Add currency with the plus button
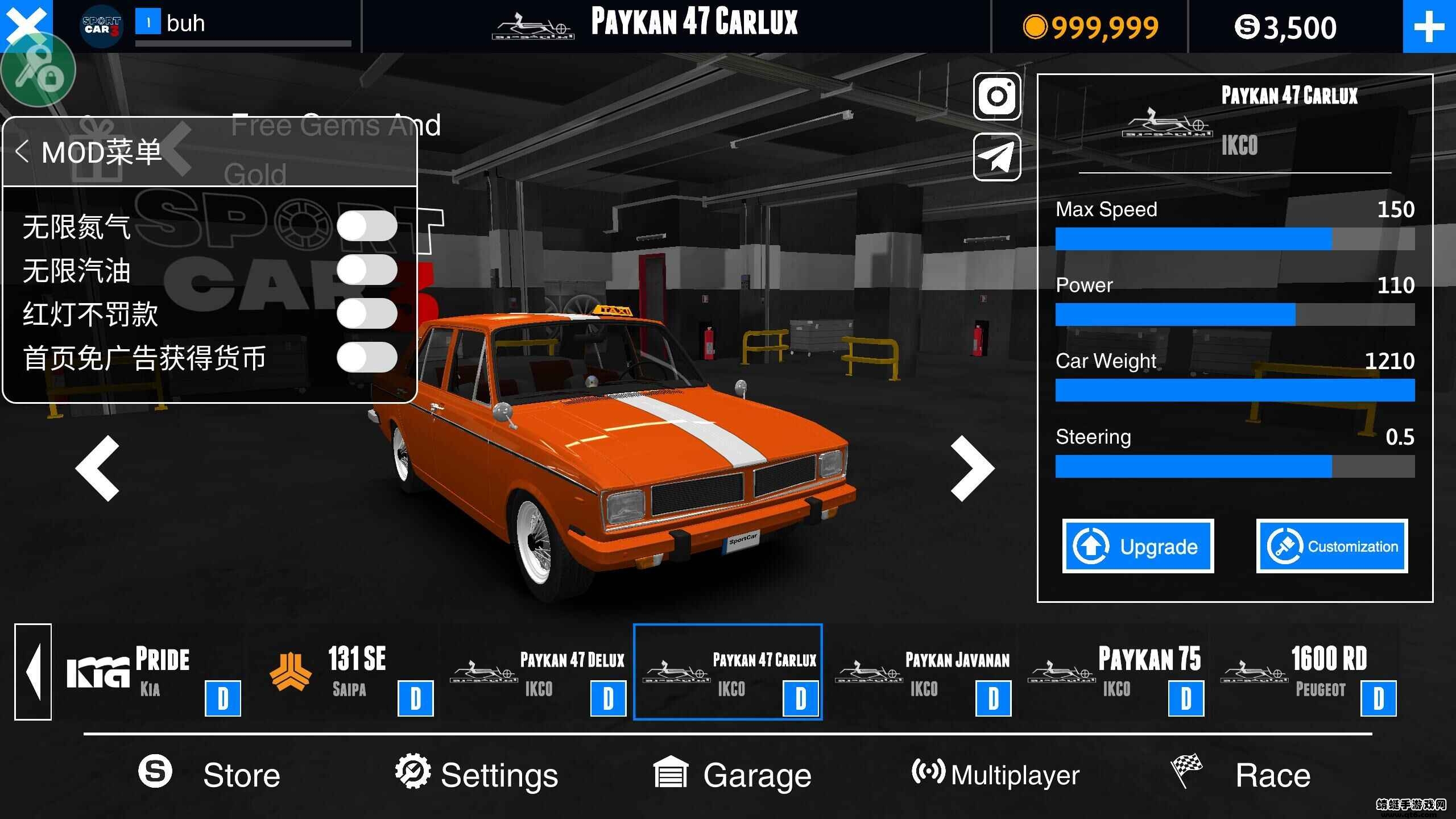Viewport: 1456px width, 819px height. [x=1429, y=27]
